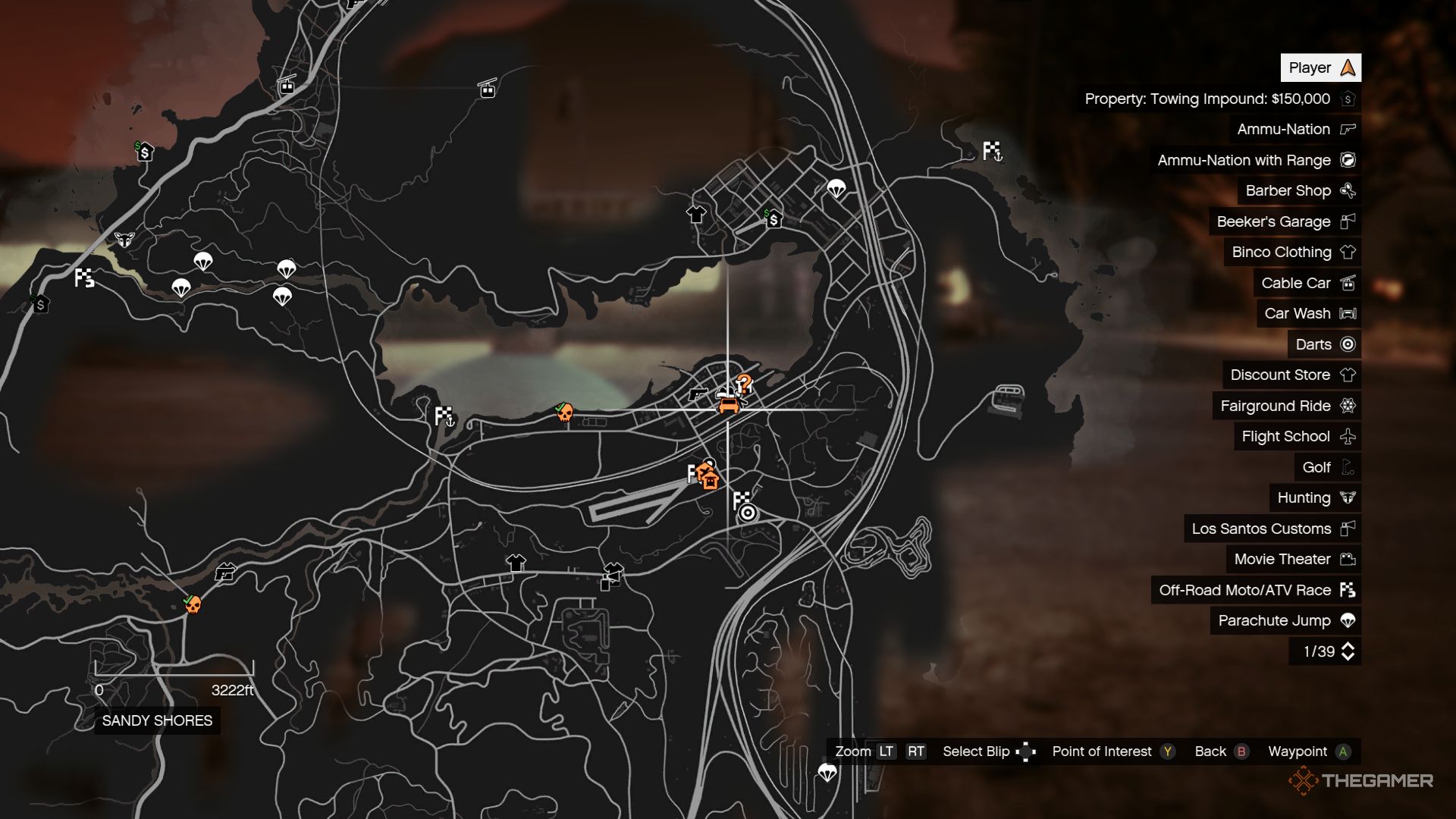Select the Player entry at the top of the legend
This screenshot has height=819, width=1456.
(x=1319, y=67)
